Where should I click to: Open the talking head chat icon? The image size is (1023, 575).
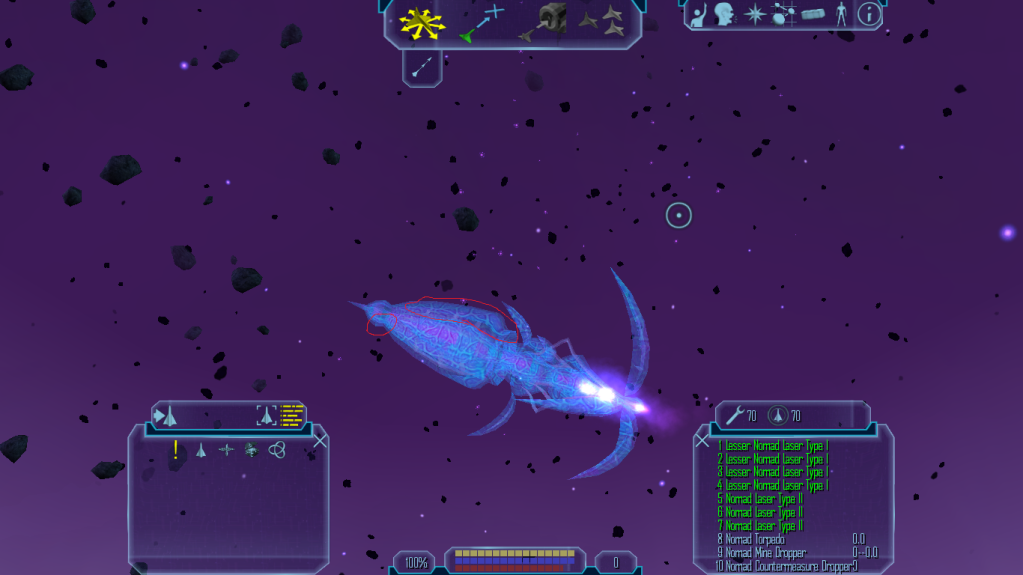pos(724,14)
